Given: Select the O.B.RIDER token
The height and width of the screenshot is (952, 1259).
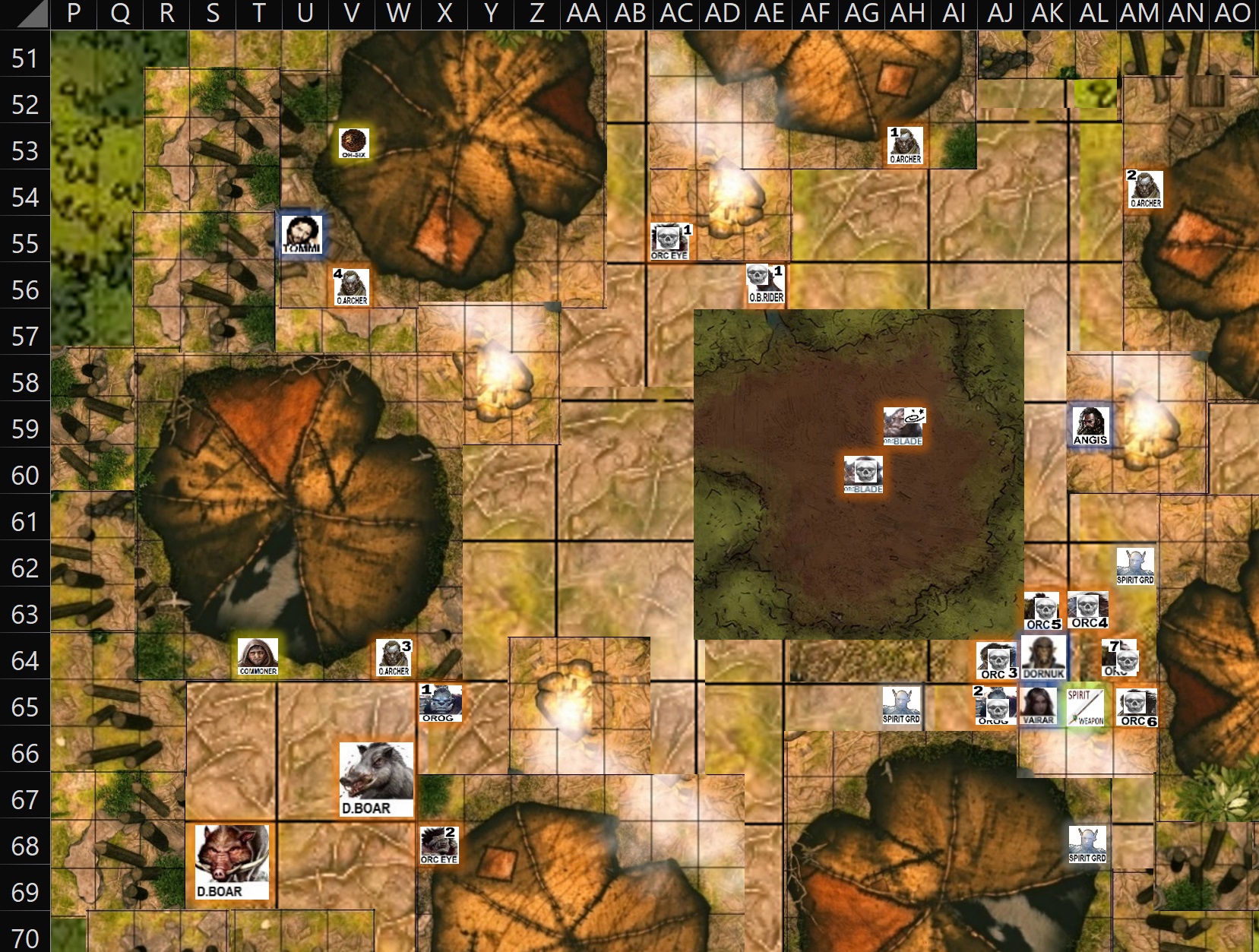Looking at the screenshot, I should tap(765, 285).
